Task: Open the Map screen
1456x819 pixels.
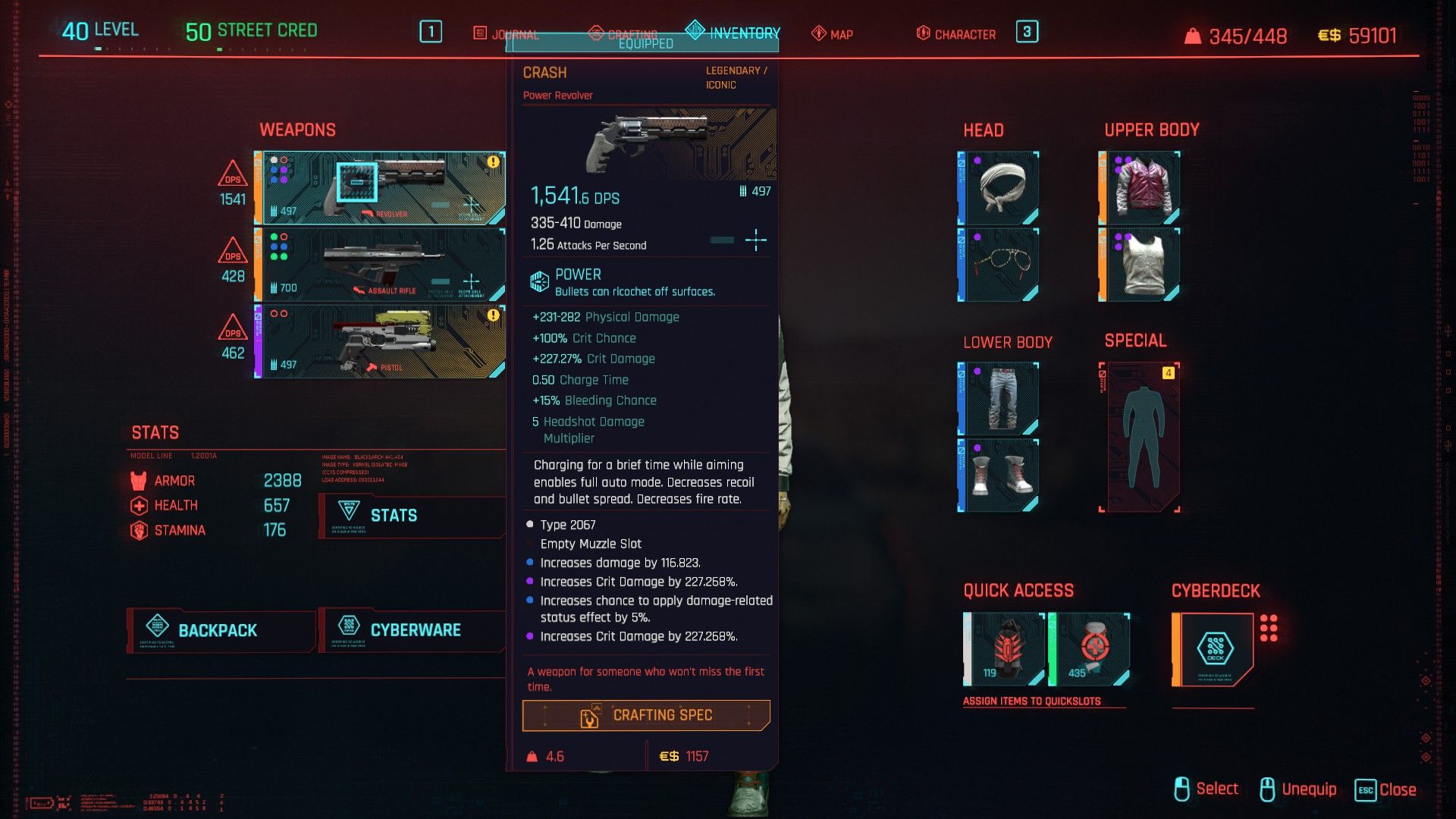Action: click(834, 33)
